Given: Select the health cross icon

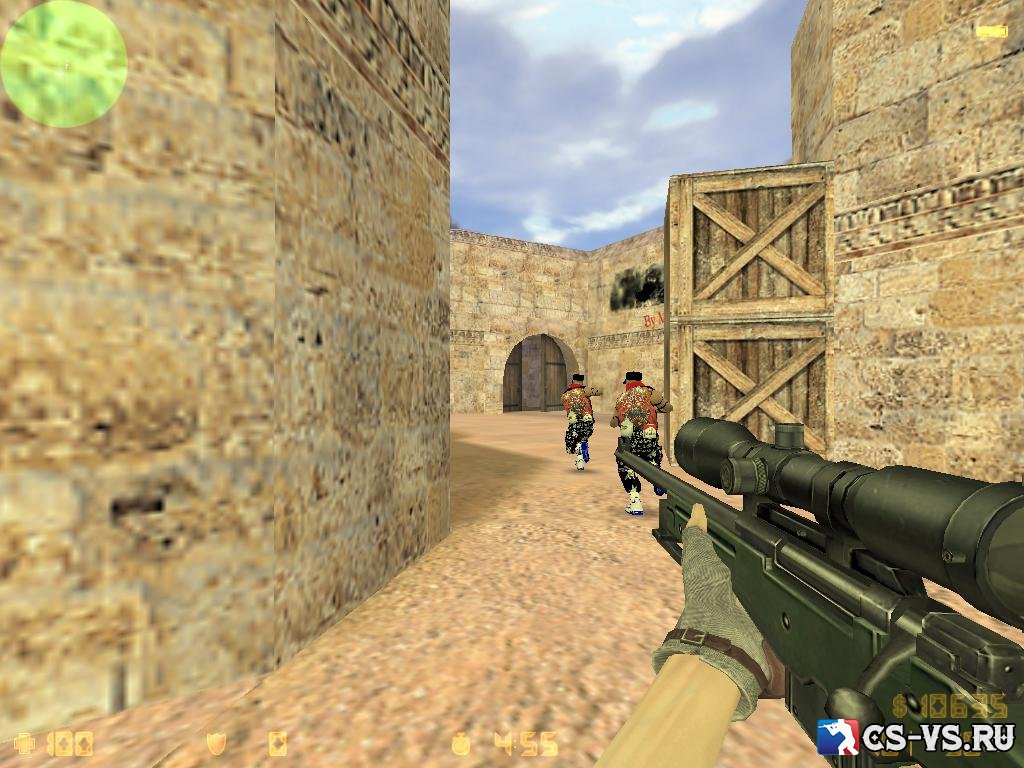Looking at the screenshot, I should coord(24,743).
